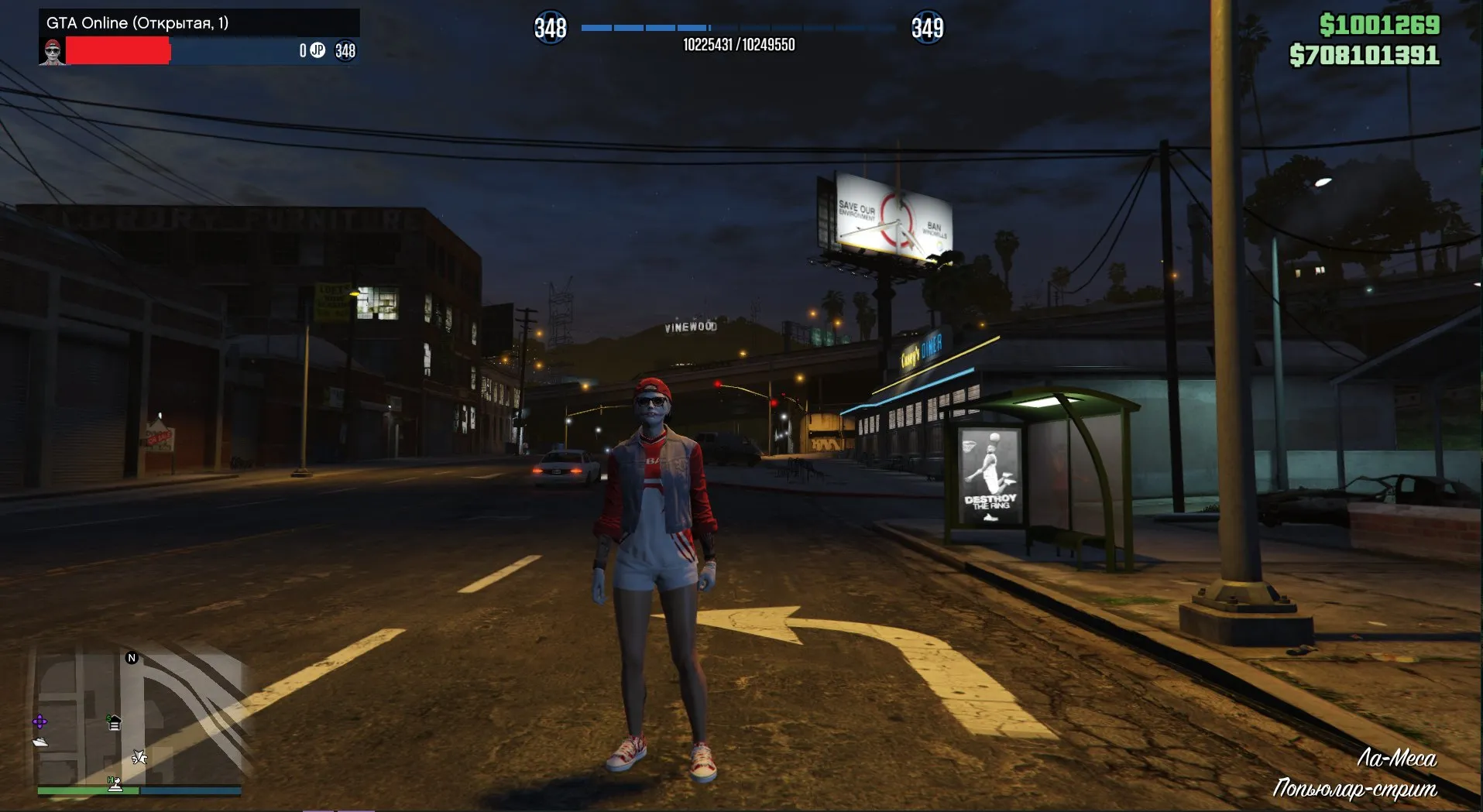The height and width of the screenshot is (812, 1483).
Task: Click the N compass icon on the minimap
Action: (132, 657)
